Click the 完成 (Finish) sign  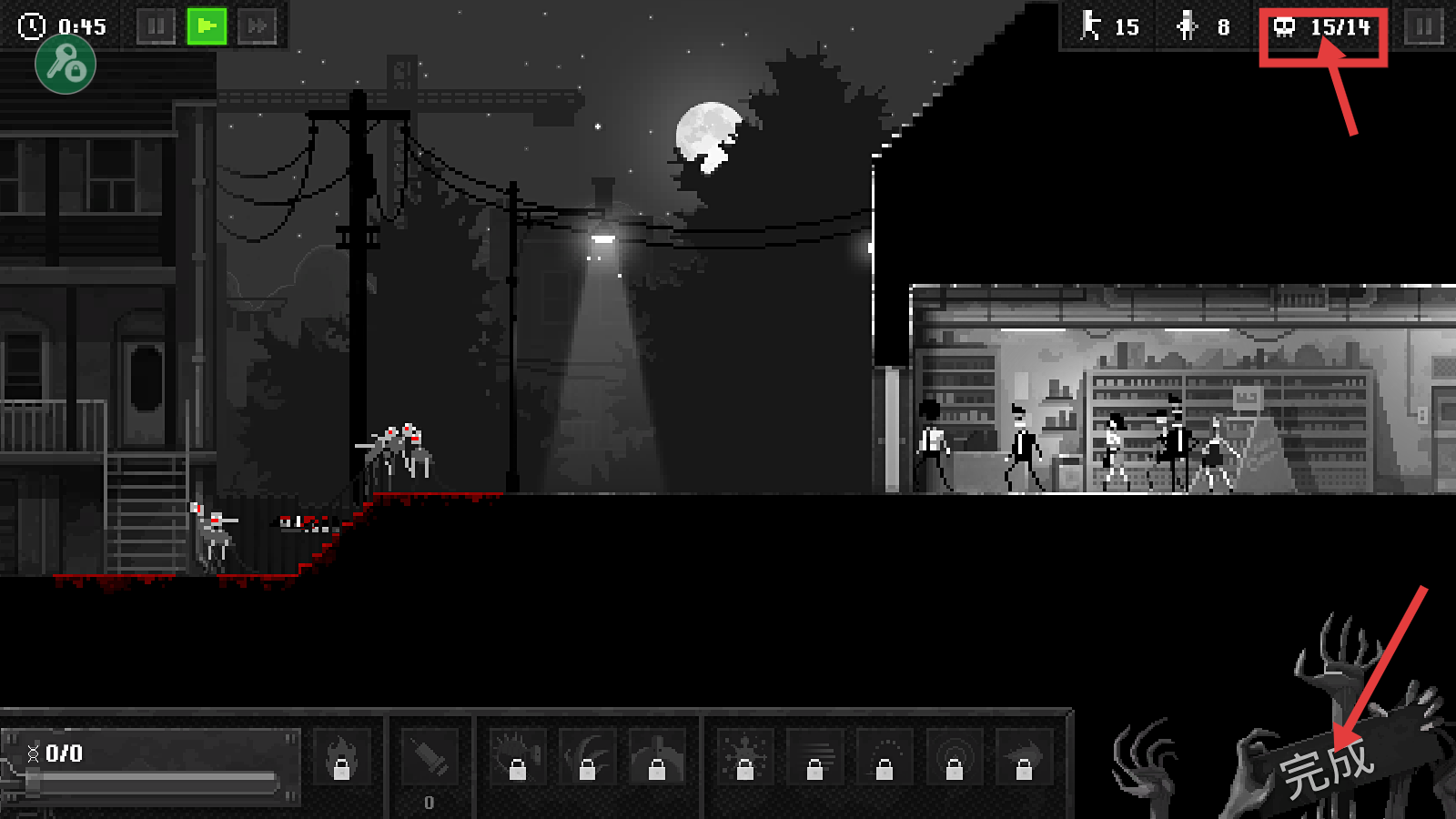click(x=1327, y=768)
